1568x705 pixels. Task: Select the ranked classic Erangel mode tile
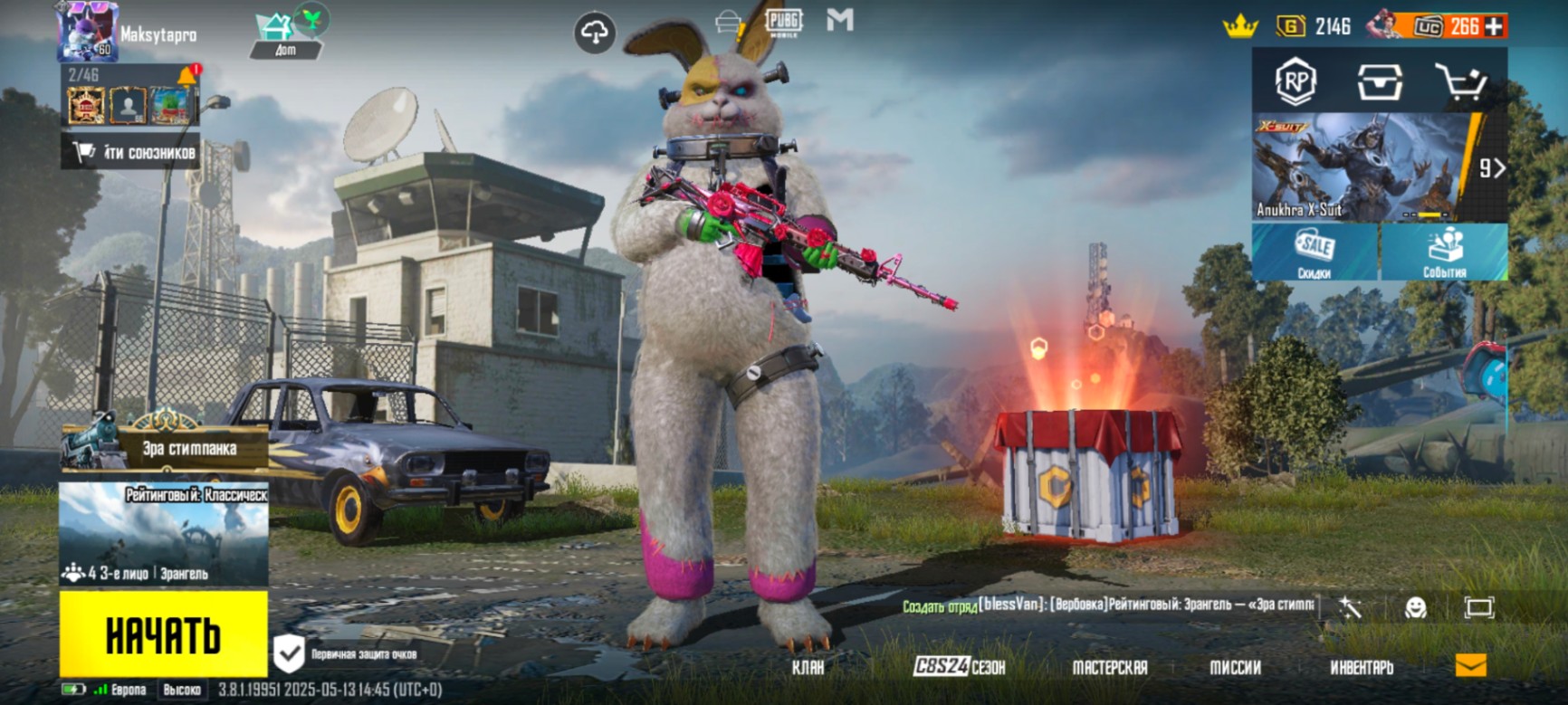(164, 534)
